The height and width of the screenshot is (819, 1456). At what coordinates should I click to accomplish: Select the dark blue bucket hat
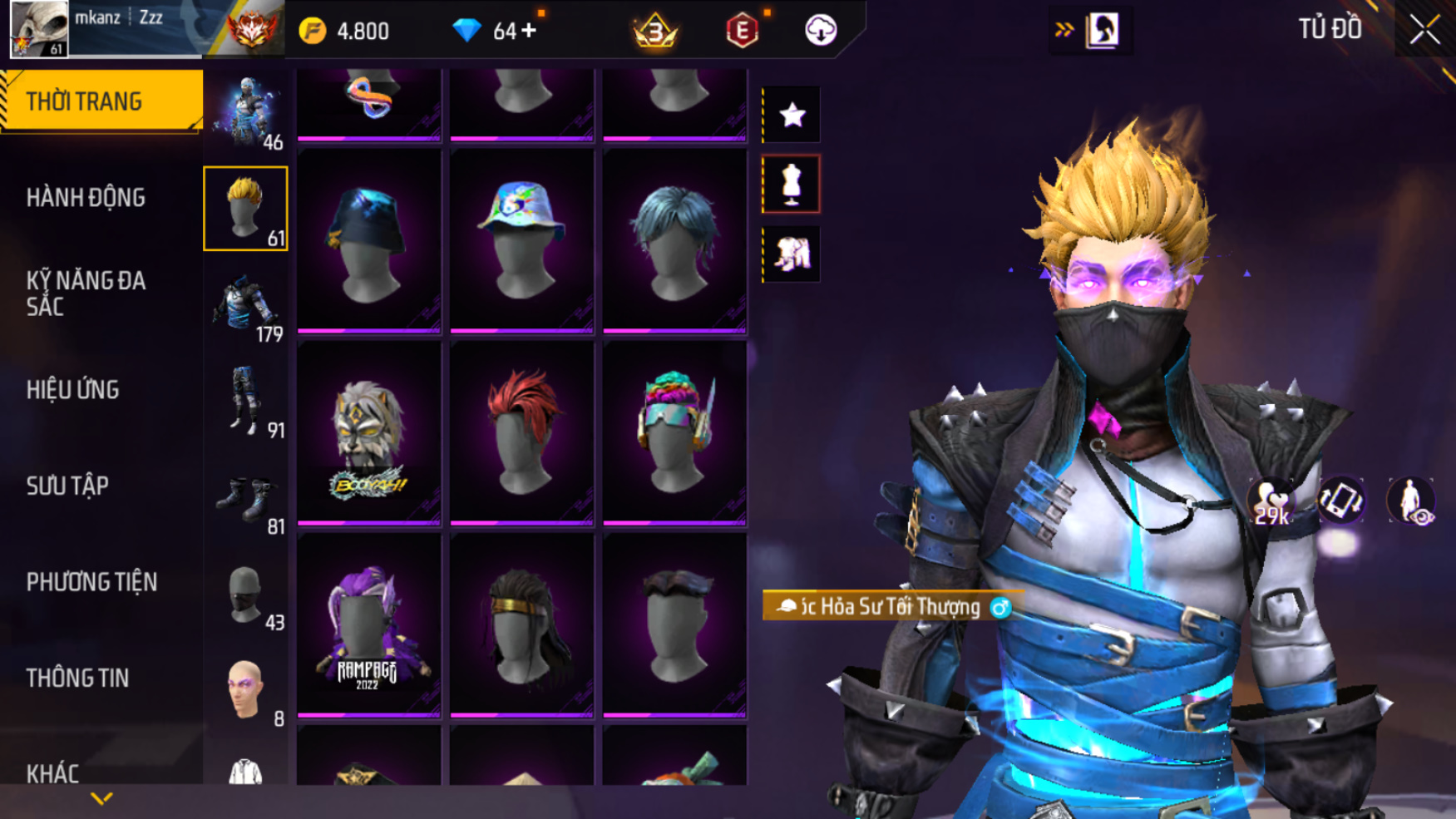[x=368, y=240]
